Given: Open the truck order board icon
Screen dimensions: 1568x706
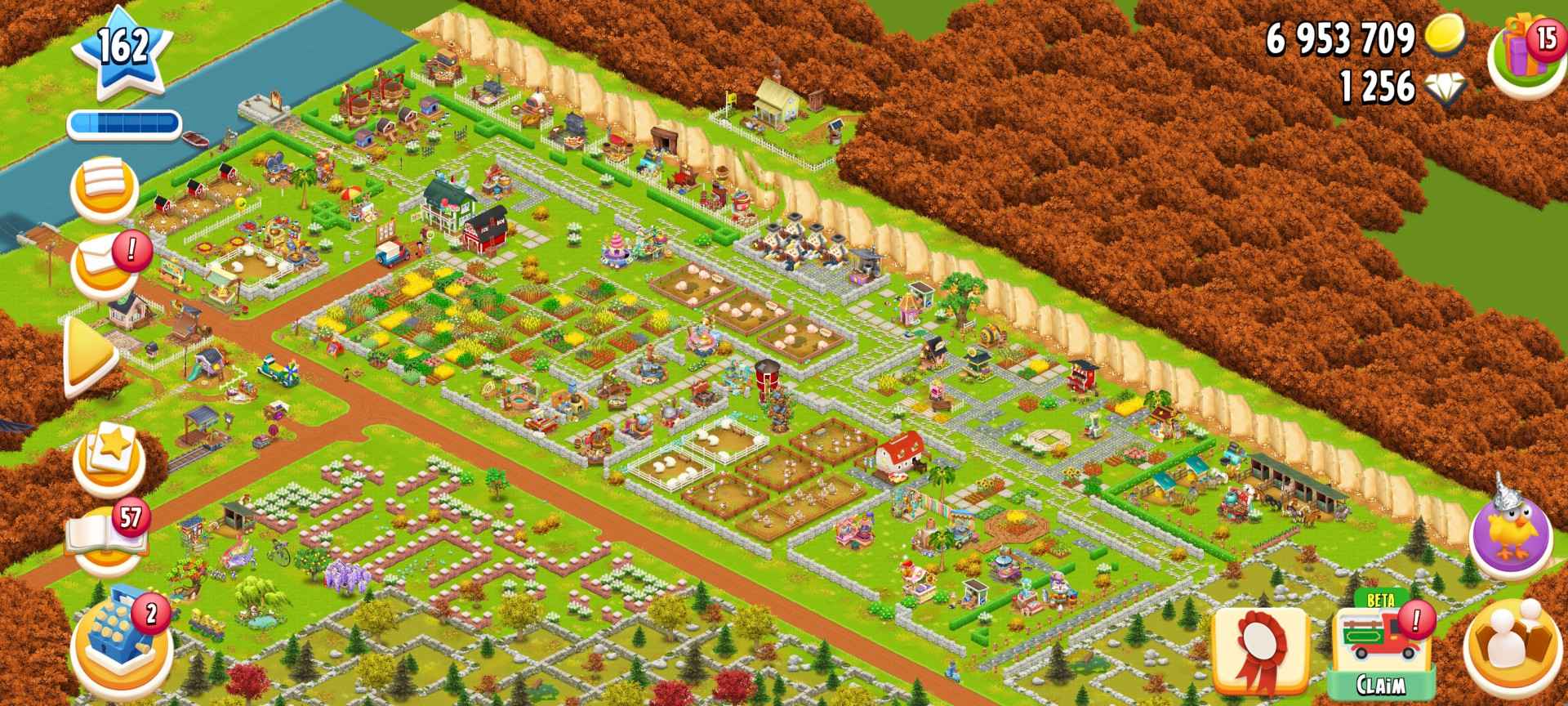Looking at the screenshot, I should [106, 186].
